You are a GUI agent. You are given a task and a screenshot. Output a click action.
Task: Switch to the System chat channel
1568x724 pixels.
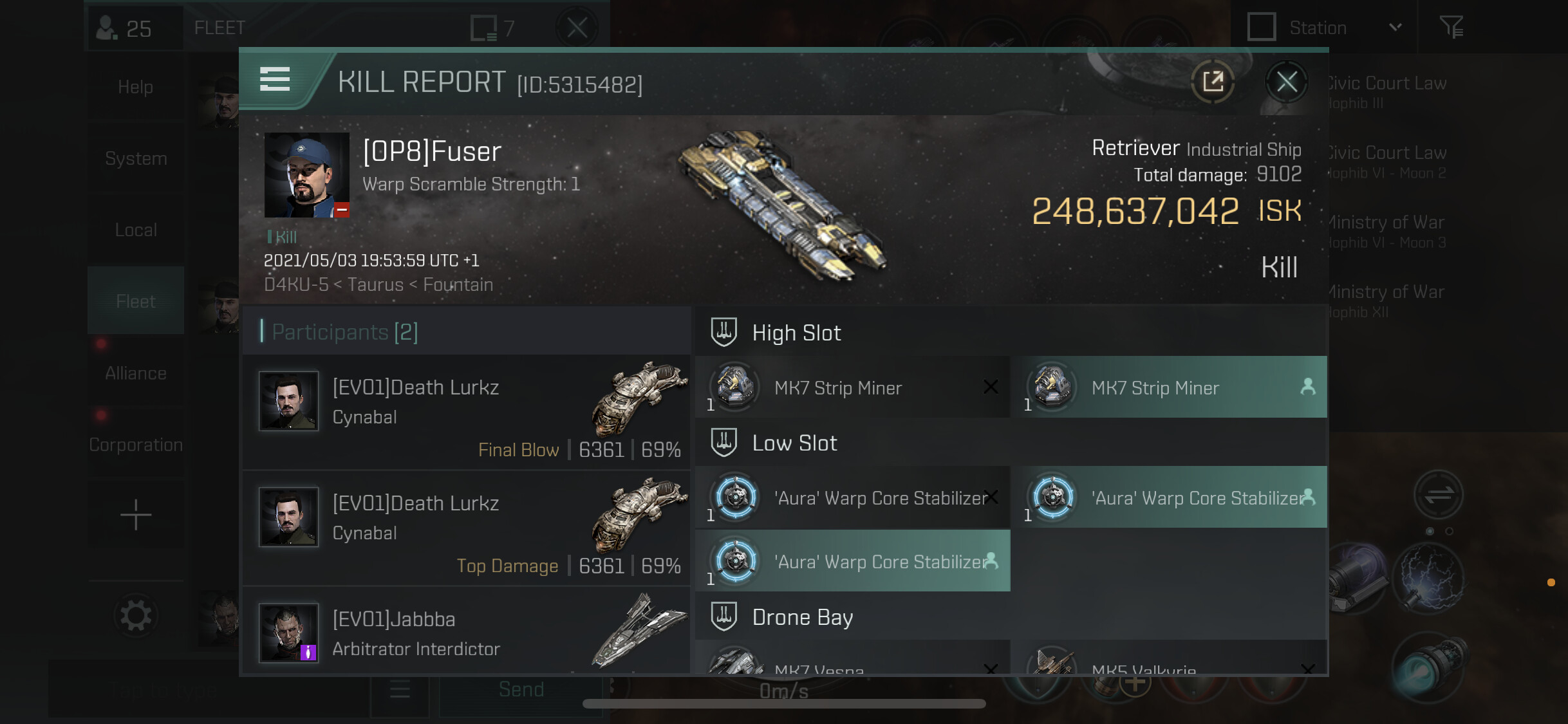[135, 158]
